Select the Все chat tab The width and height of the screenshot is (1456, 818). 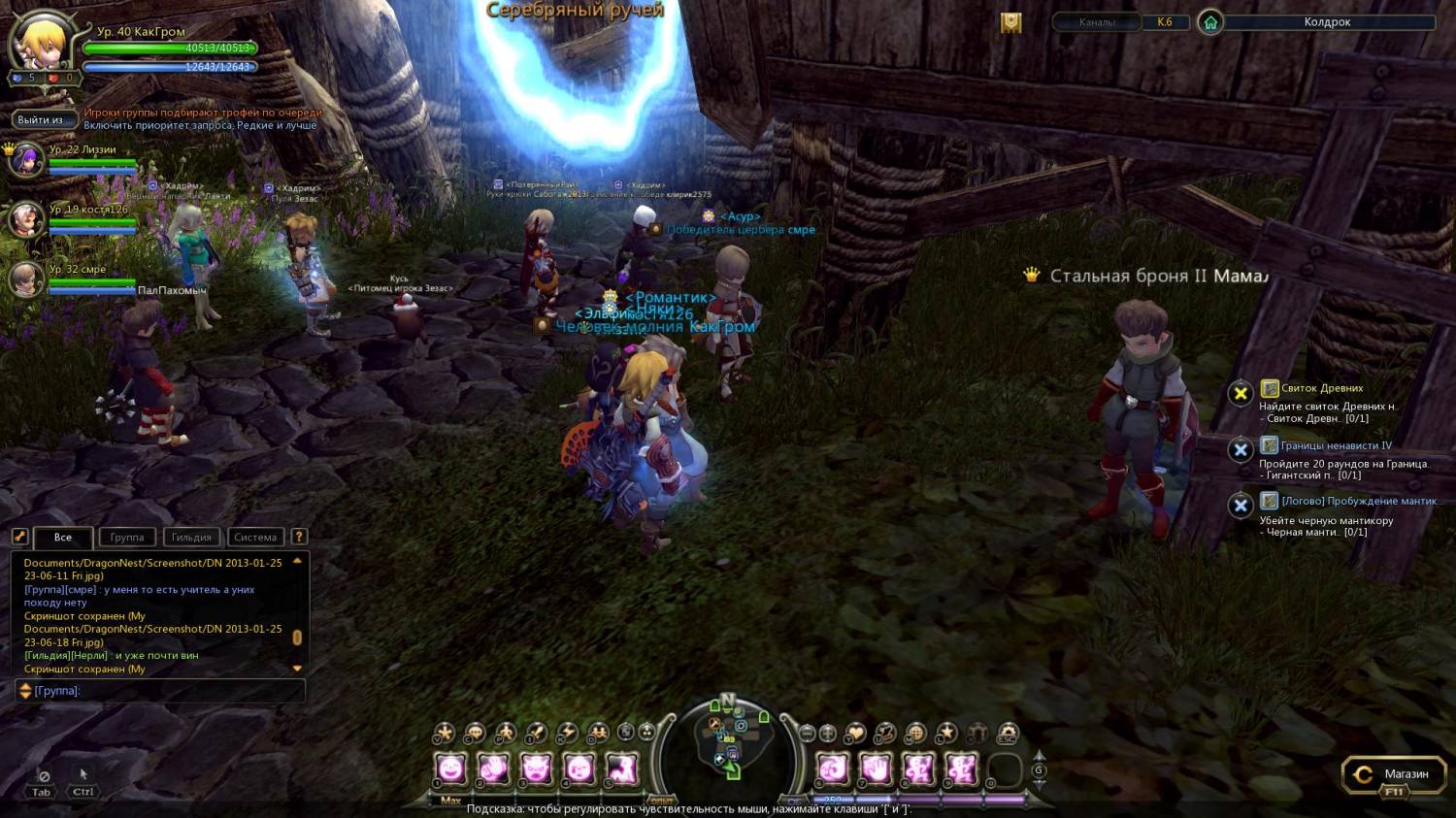(x=63, y=537)
